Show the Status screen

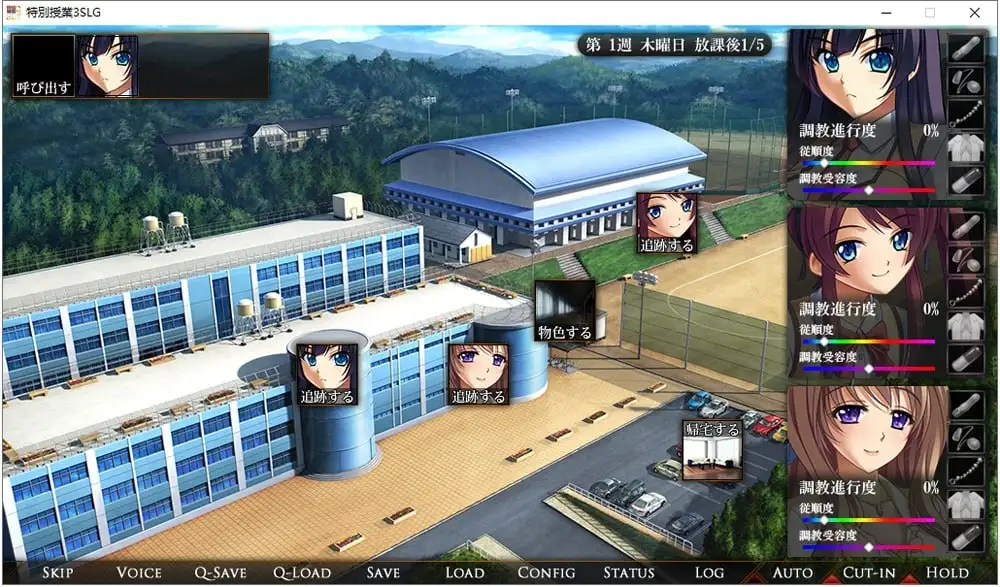coord(628,573)
